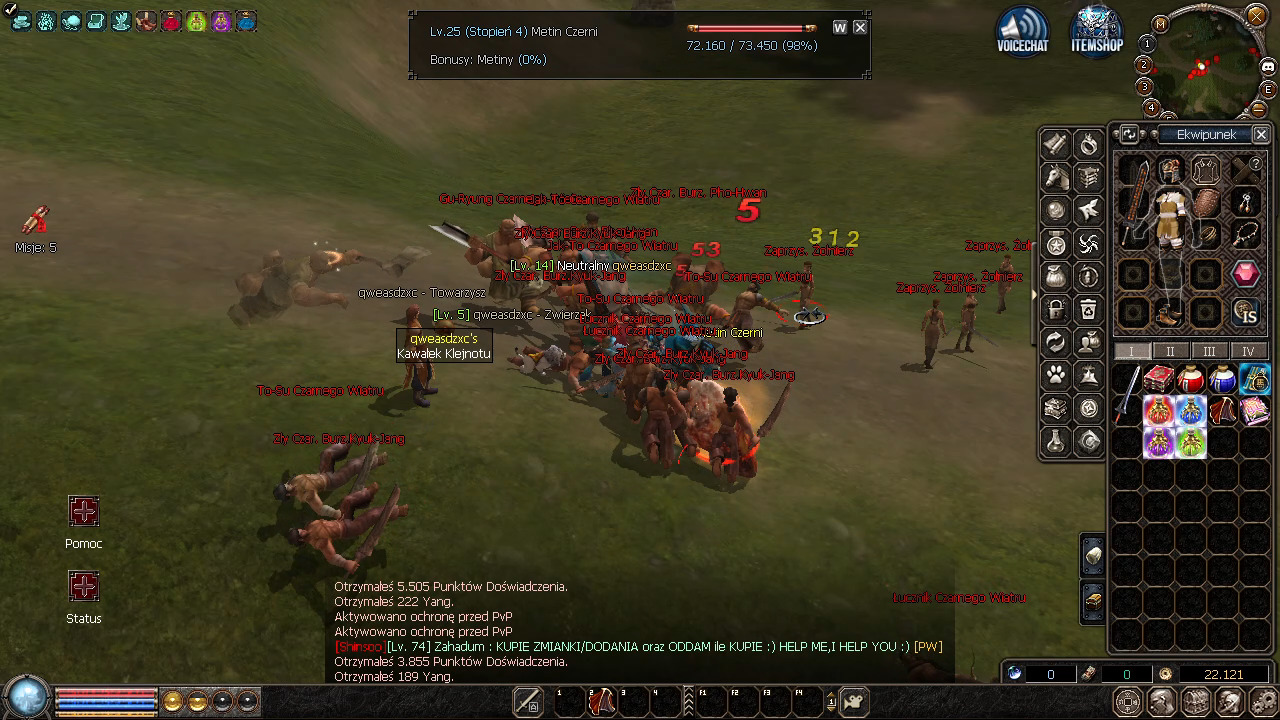Click the horse icon in side menu

pyautogui.click(x=1056, y=178)
